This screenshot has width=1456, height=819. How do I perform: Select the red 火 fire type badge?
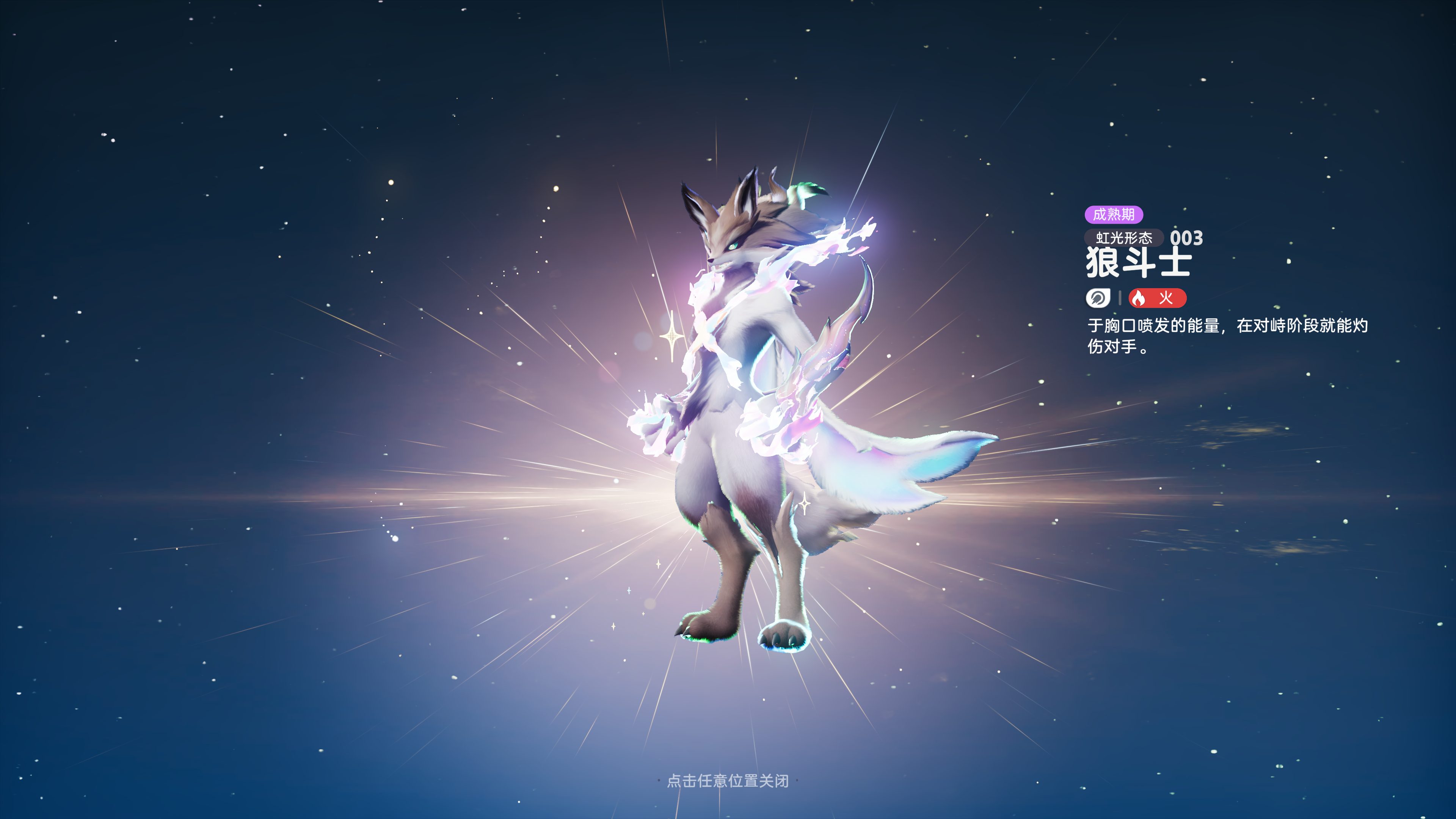click(x=1157, y=298)
